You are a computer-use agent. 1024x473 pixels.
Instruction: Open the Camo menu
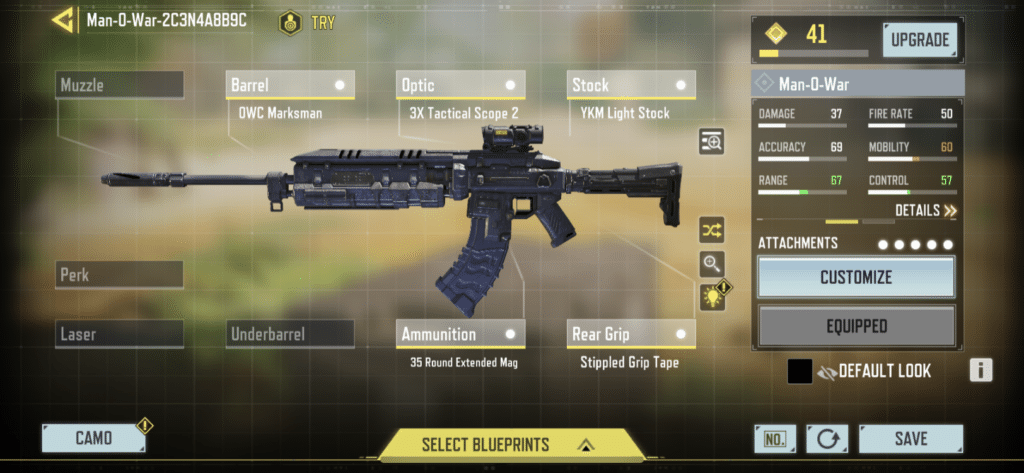coord(94,438)
